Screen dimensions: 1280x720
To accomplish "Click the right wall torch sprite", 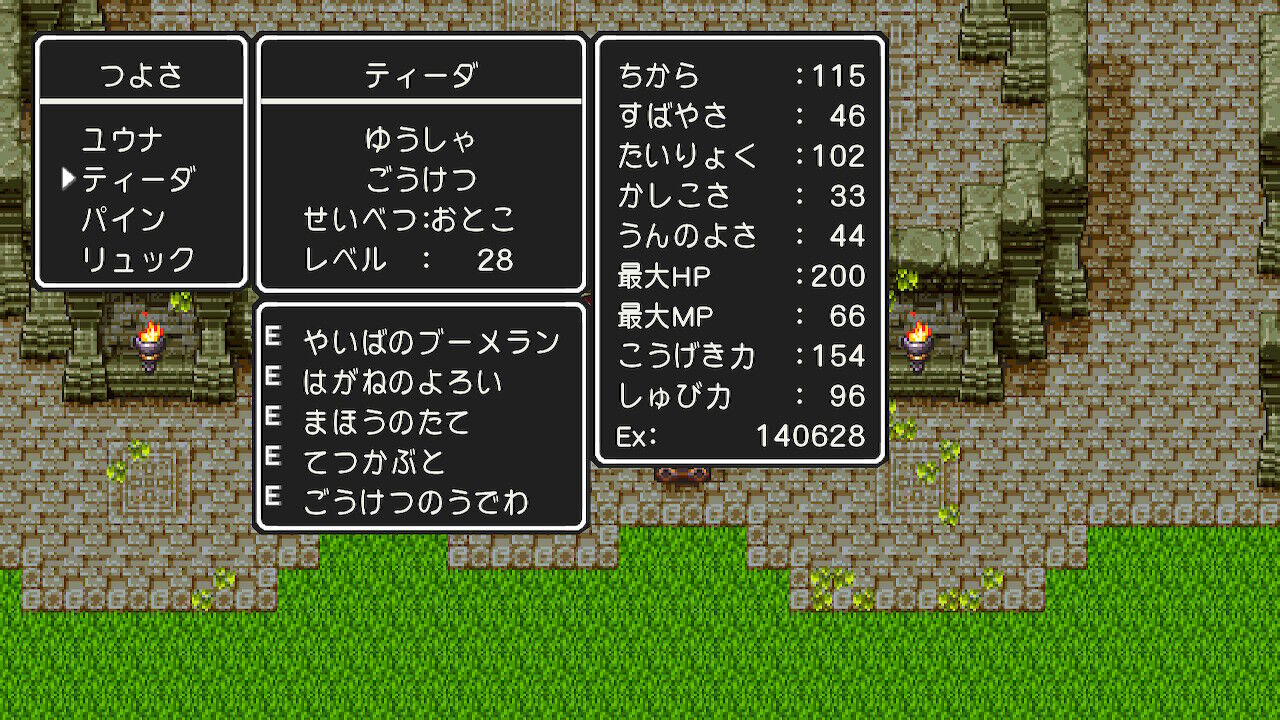I will click(x=919, y=340).
